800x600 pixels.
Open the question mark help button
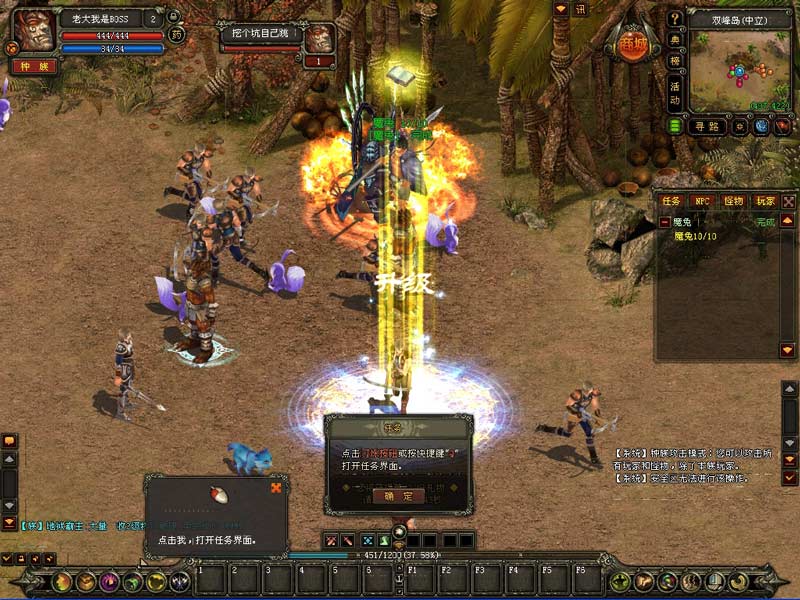tap(675, 18)
